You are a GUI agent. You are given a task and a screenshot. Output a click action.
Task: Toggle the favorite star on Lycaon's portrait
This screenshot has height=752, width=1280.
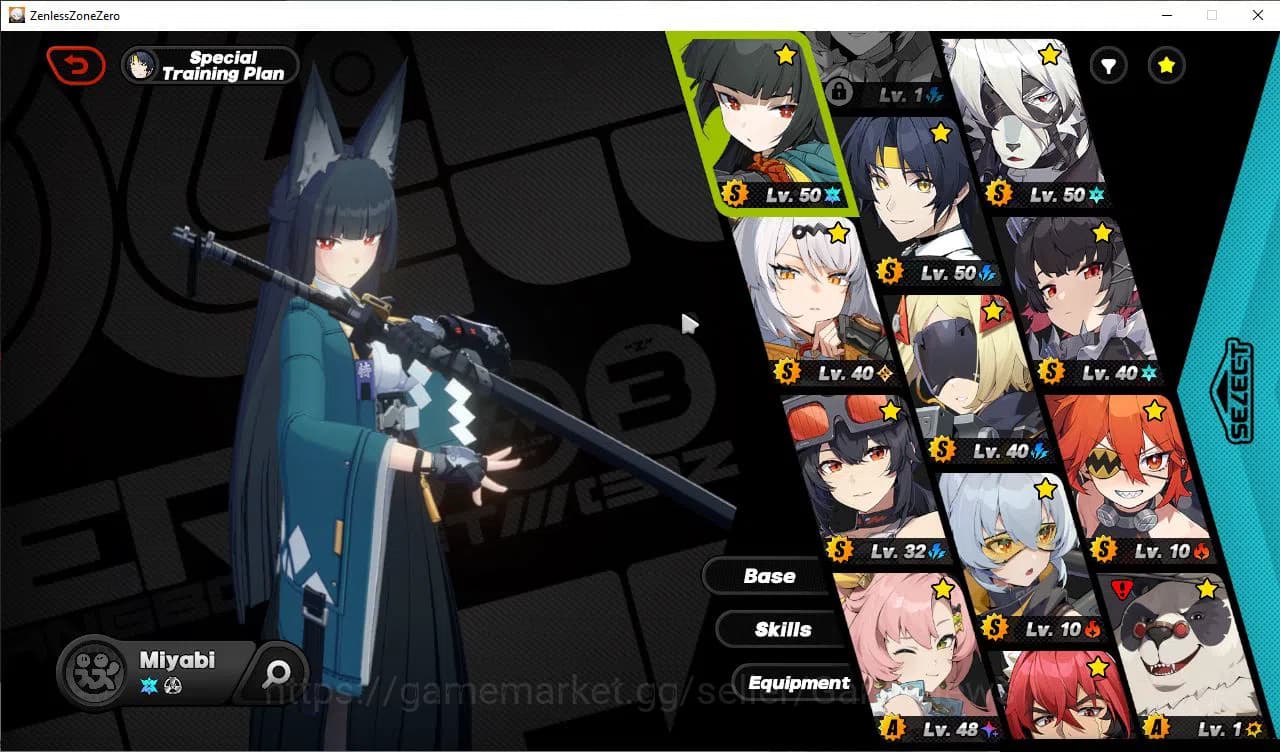click(x=1049, y=56)
